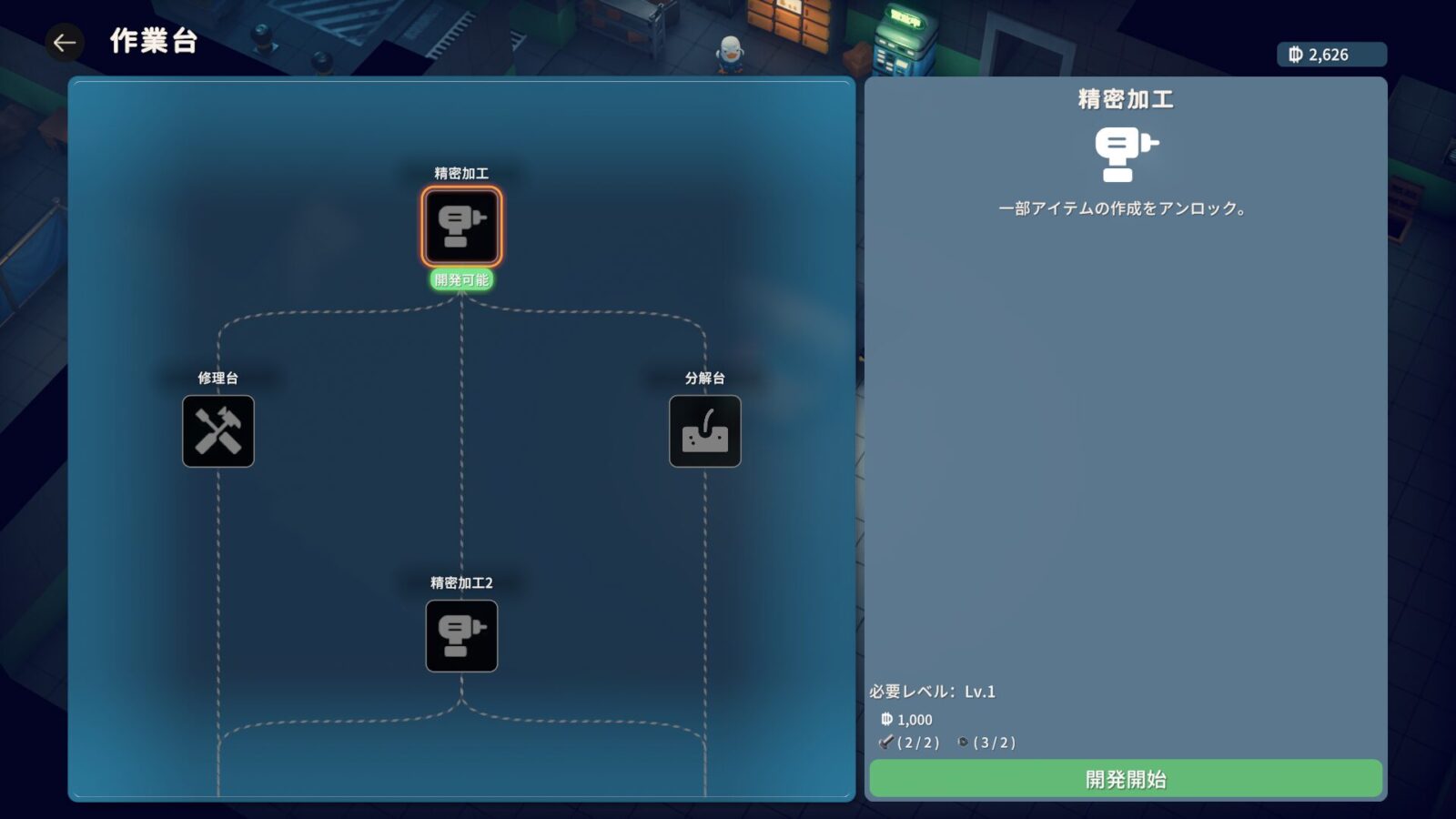Click the unlock description text 一部アイテムの作成をアンロック
Image resolution: width=1456 pixels, height=819 pixels.
click(x=1123, y=207)
